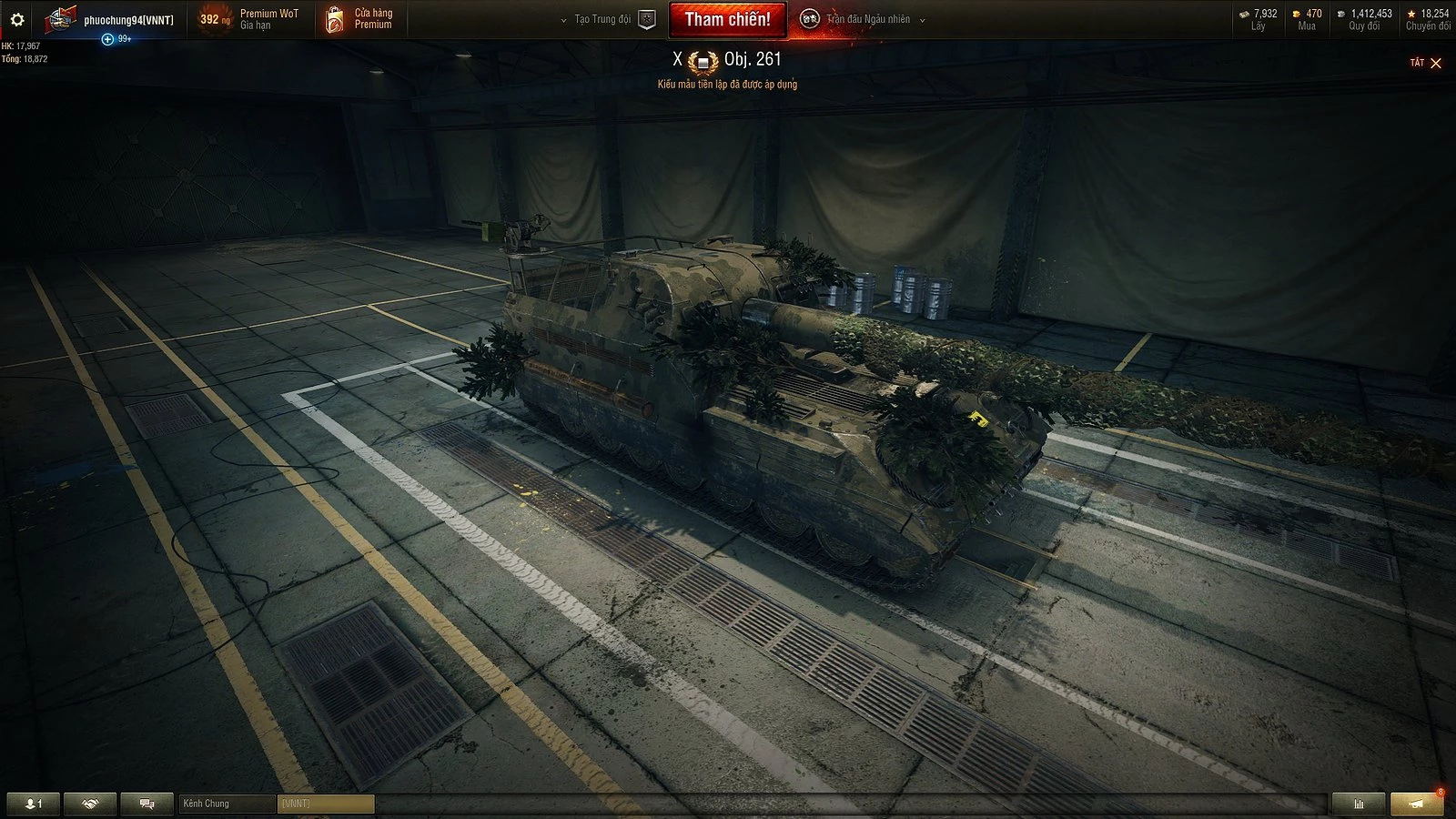1456x819 pixels.
Task: Click the bonds currency icon labeled Lấy
Action: (1246, 13)
